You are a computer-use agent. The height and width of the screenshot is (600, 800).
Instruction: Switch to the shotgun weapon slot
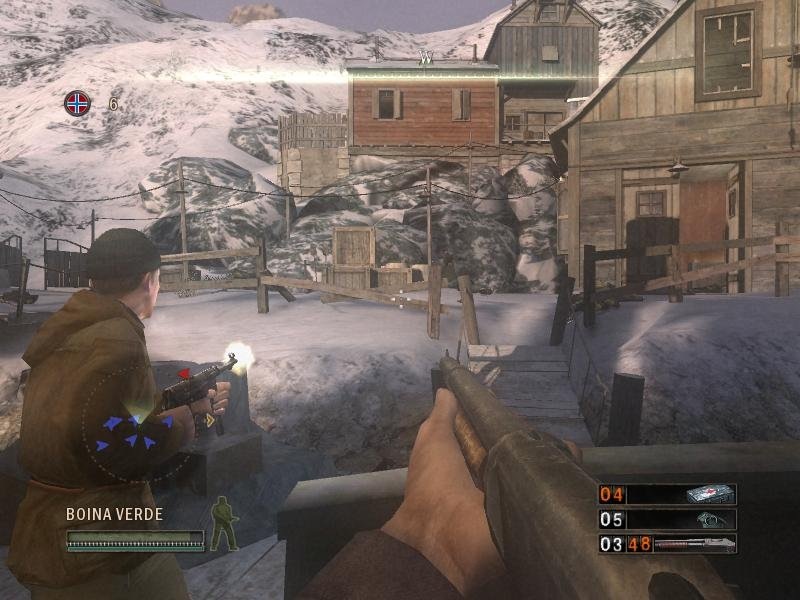667,544
